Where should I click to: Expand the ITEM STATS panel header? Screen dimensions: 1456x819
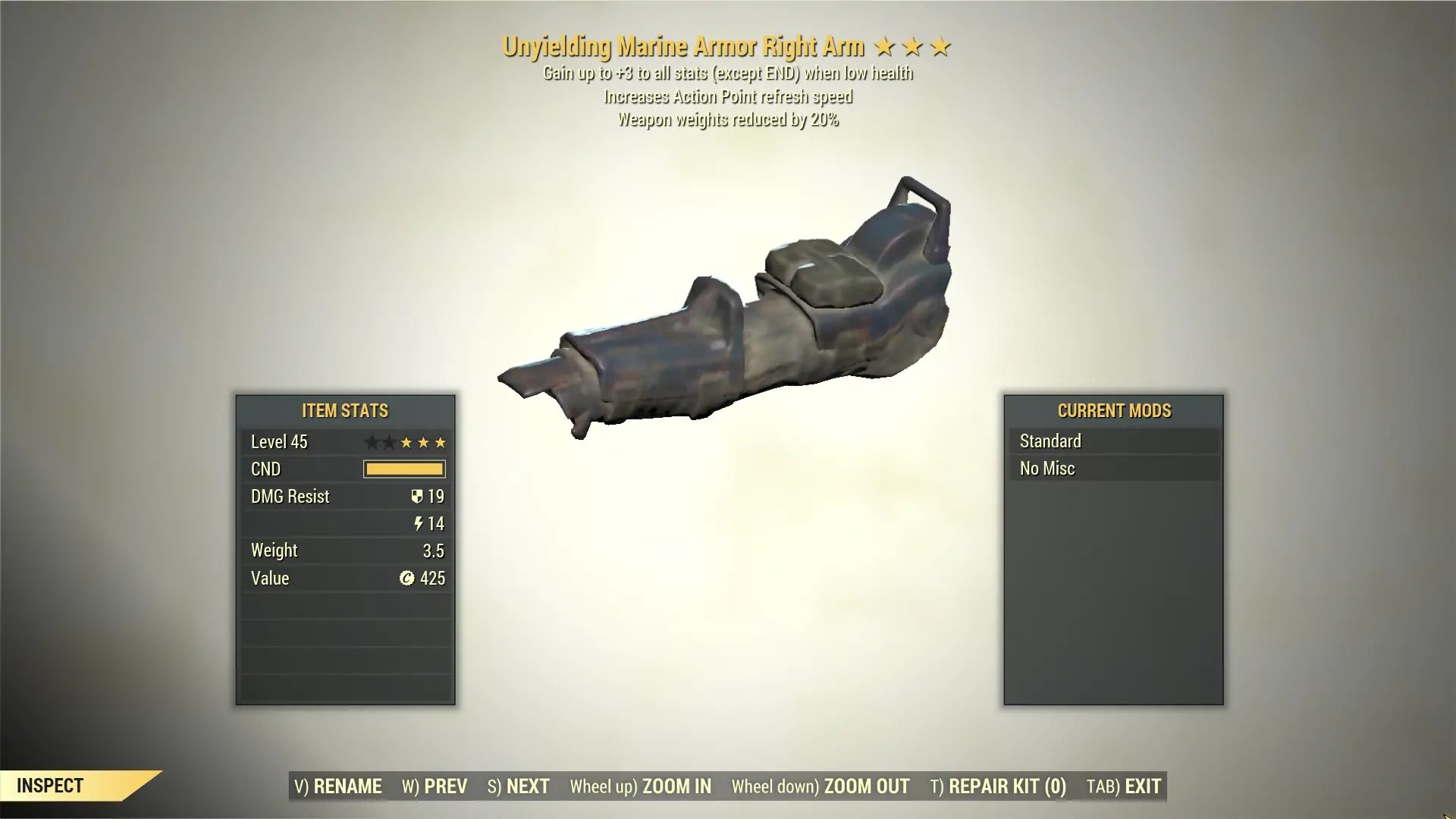tap(344, 411)
